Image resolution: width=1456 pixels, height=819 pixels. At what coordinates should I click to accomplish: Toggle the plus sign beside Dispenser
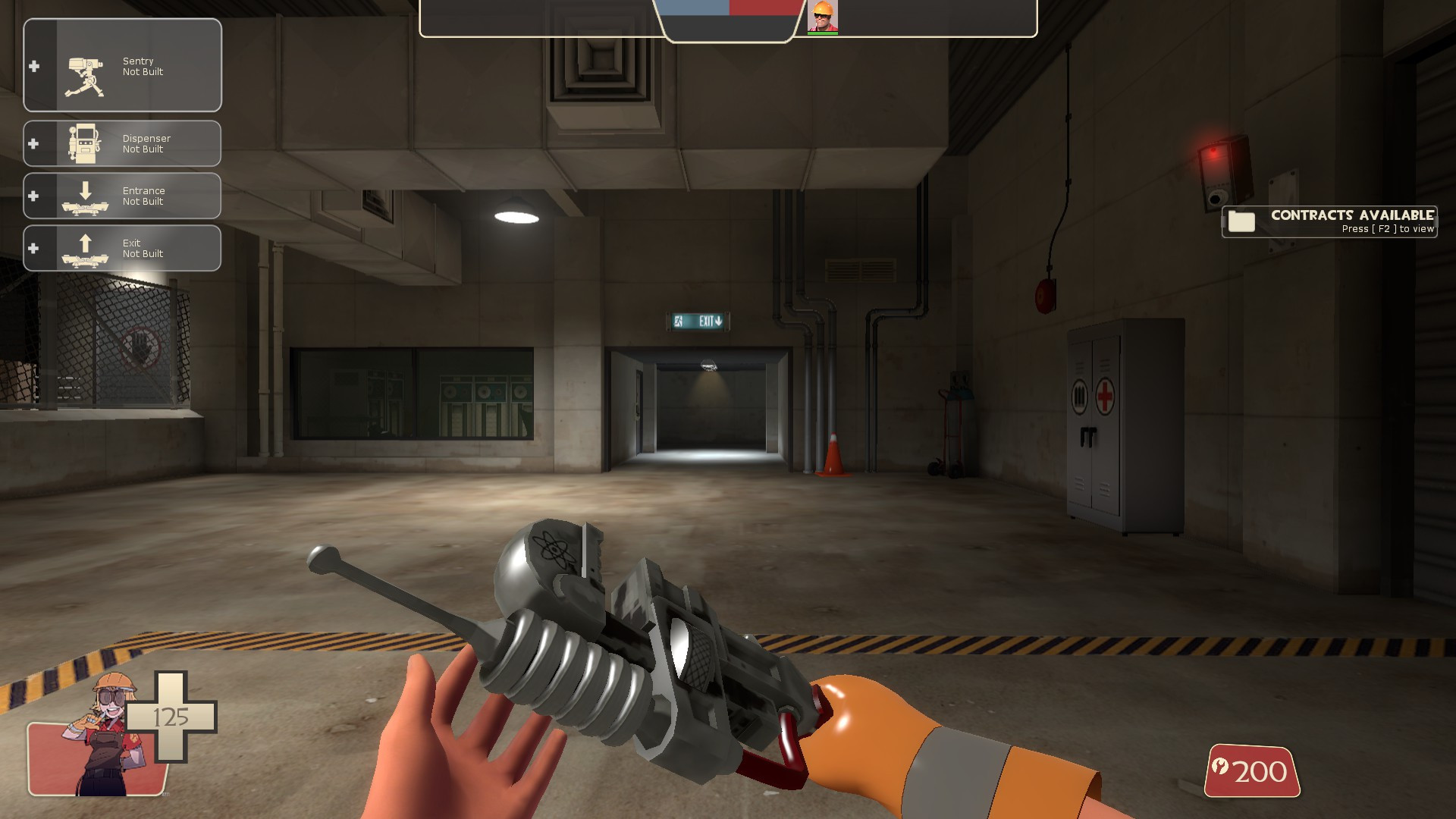click(x=33, y=143)
